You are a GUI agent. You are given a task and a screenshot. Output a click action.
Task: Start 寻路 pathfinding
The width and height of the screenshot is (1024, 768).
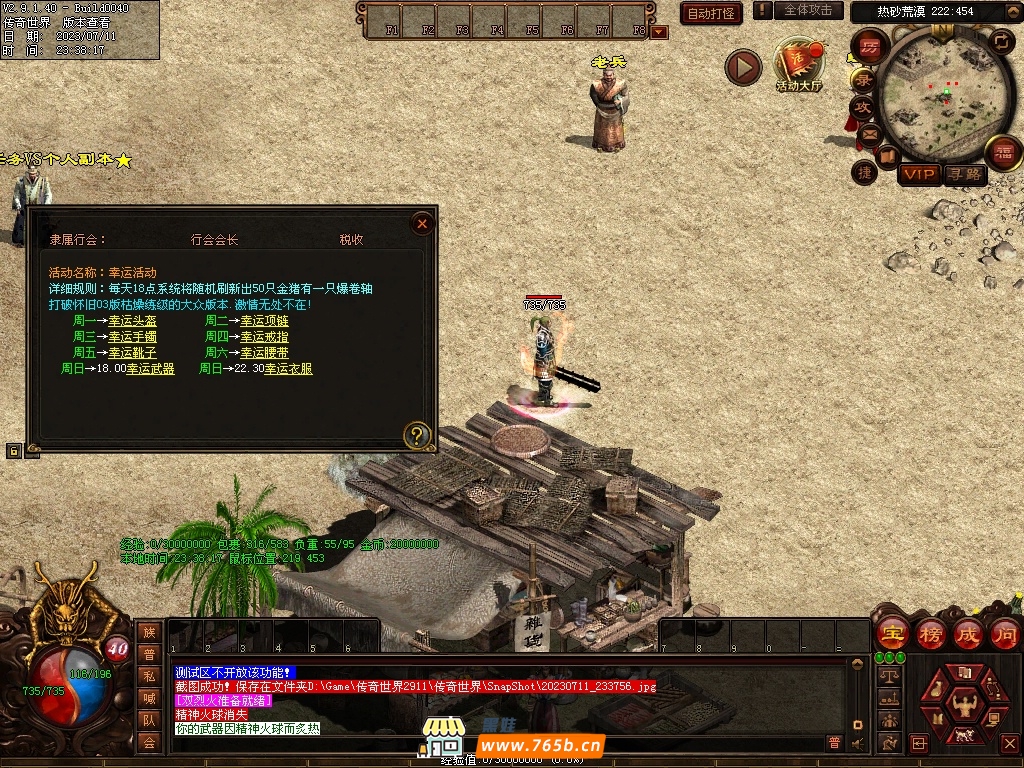(x=965, y=175)
